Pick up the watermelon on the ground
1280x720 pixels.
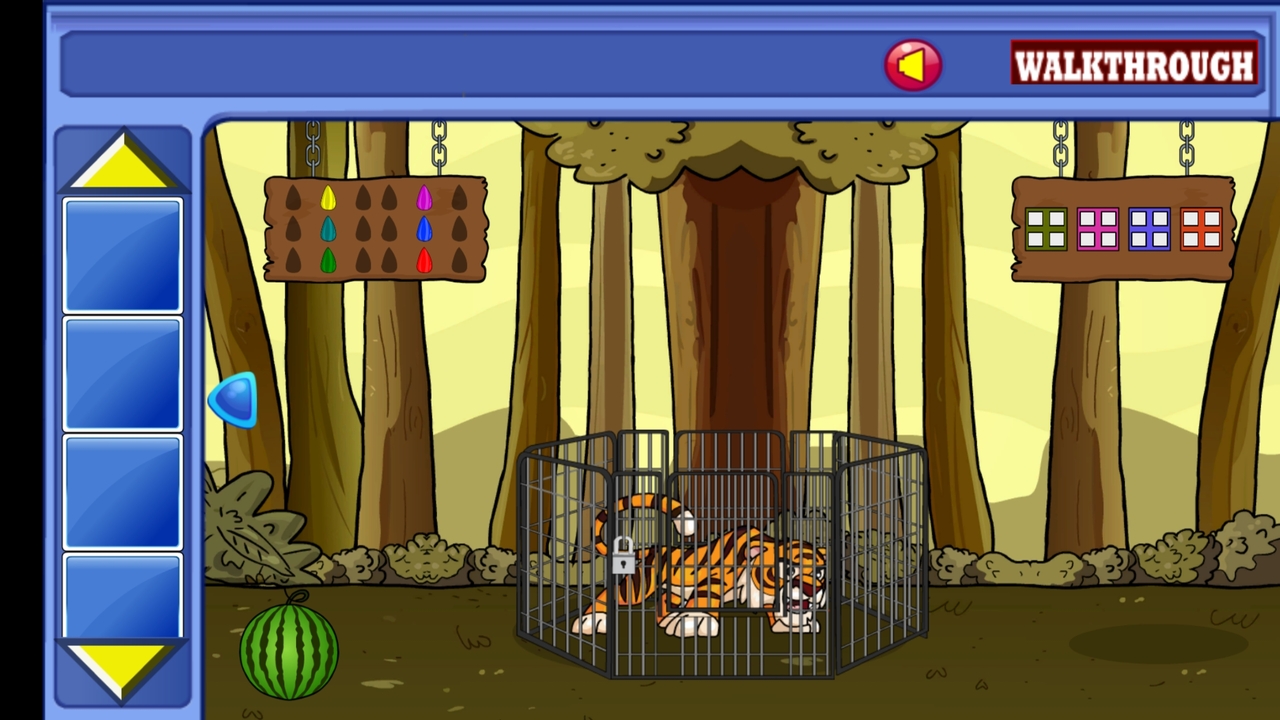coord(288,650)
